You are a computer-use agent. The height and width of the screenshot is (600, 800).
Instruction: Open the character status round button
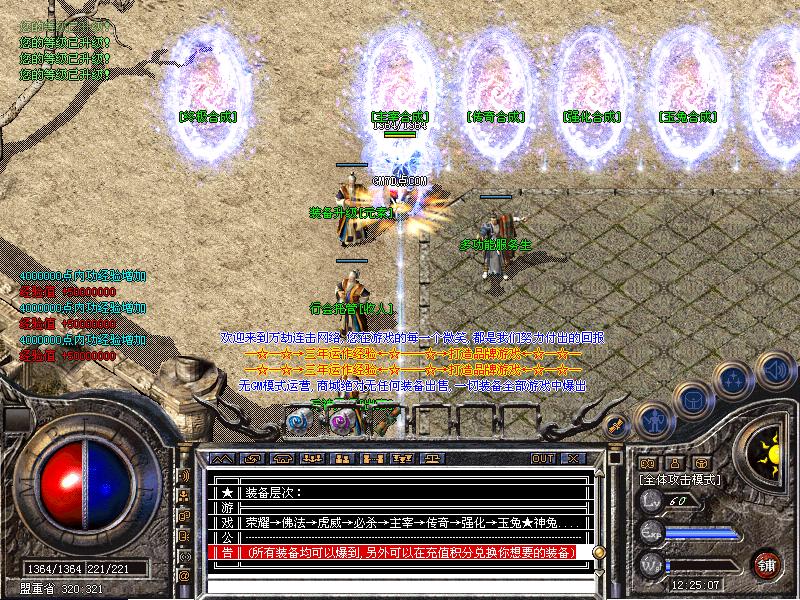coord(654,420)
